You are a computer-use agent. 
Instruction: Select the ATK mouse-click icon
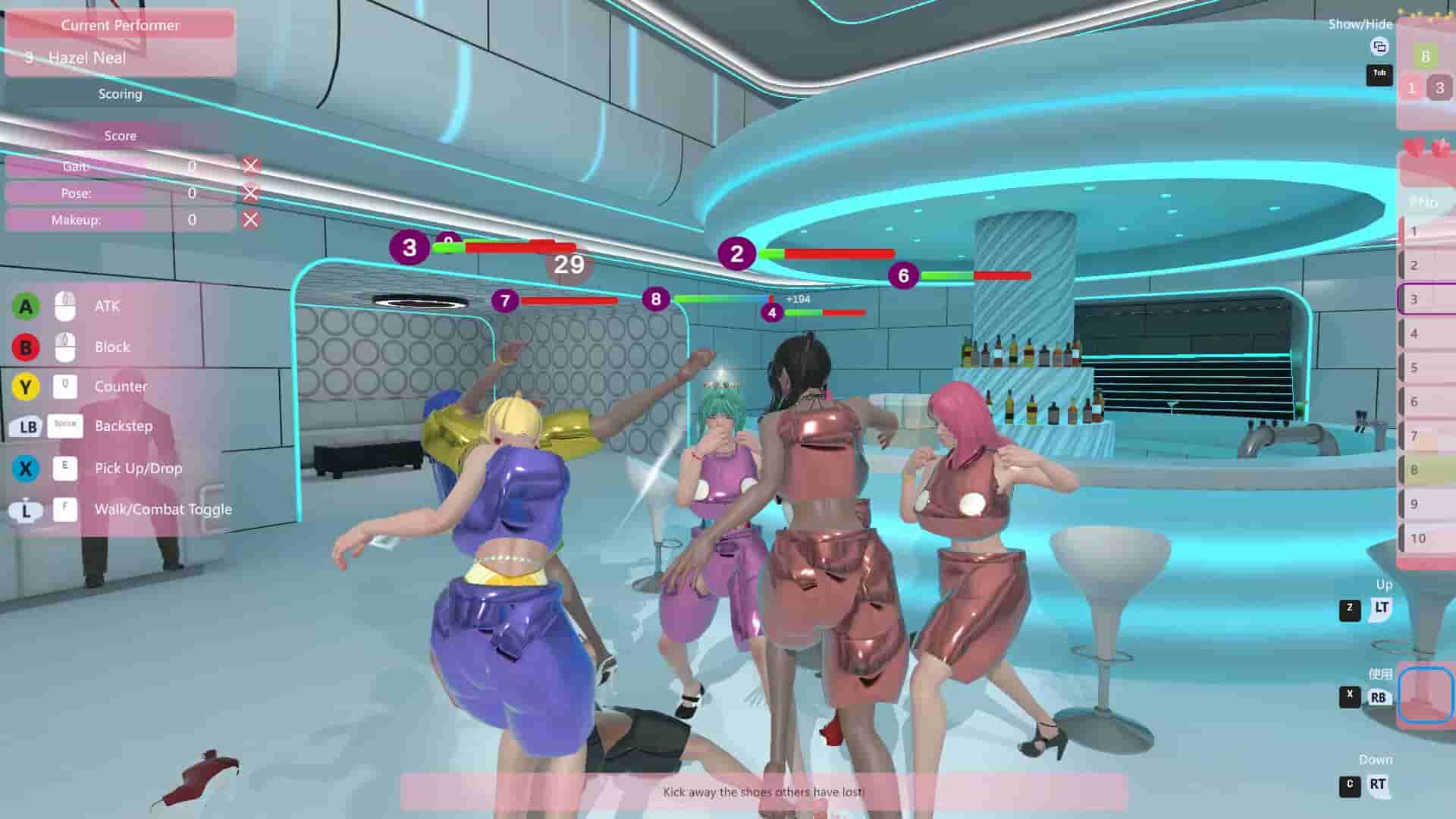[x=64, y=306]
